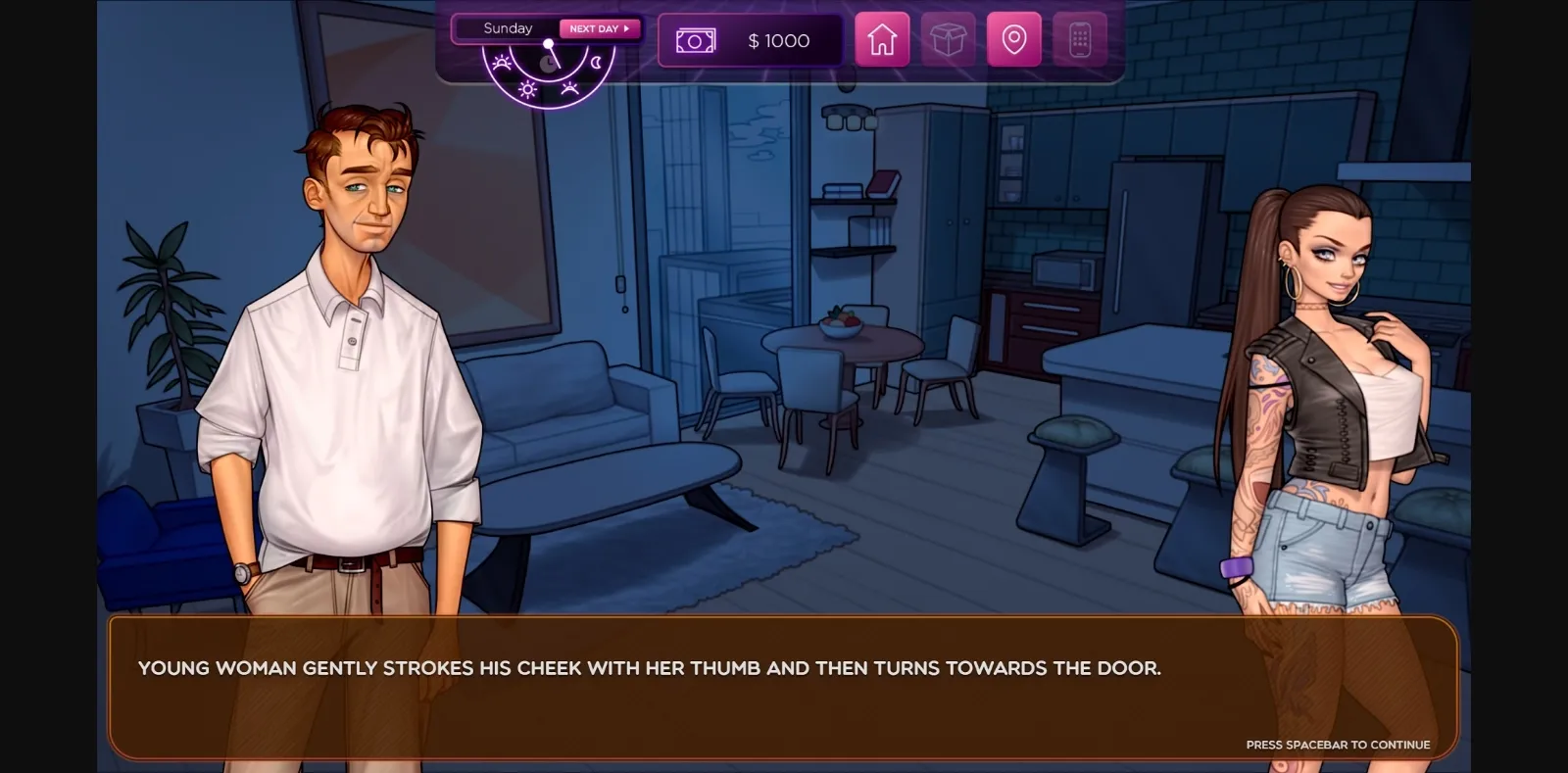1568x773 pixels.
Task: Open the inventory box
Action: pyautogui.click(x=947, y=39)
